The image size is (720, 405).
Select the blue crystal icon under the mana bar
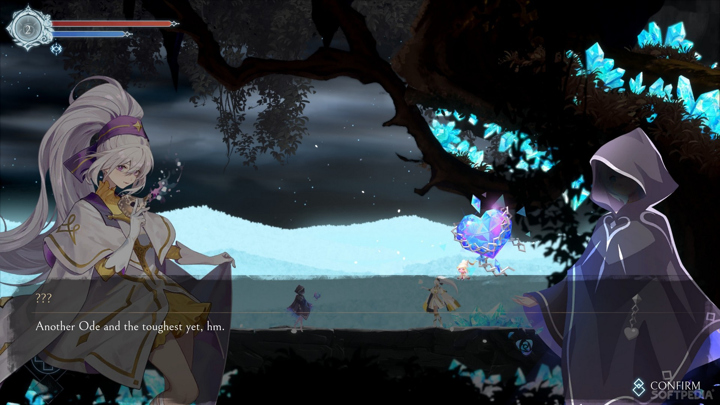pos(57,49)
